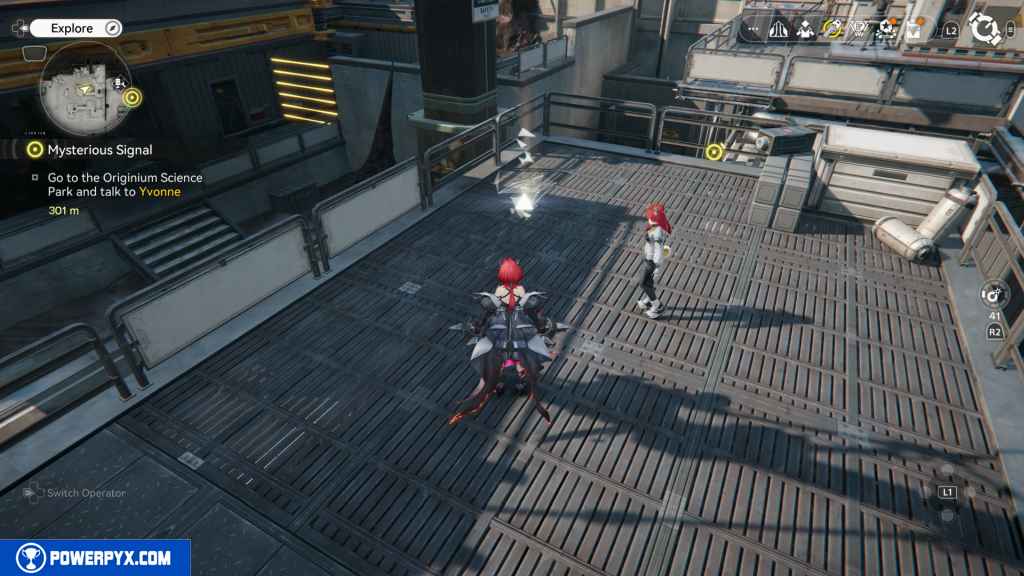Click the PowerPyx.com watermark logo

tap(95, 558)
